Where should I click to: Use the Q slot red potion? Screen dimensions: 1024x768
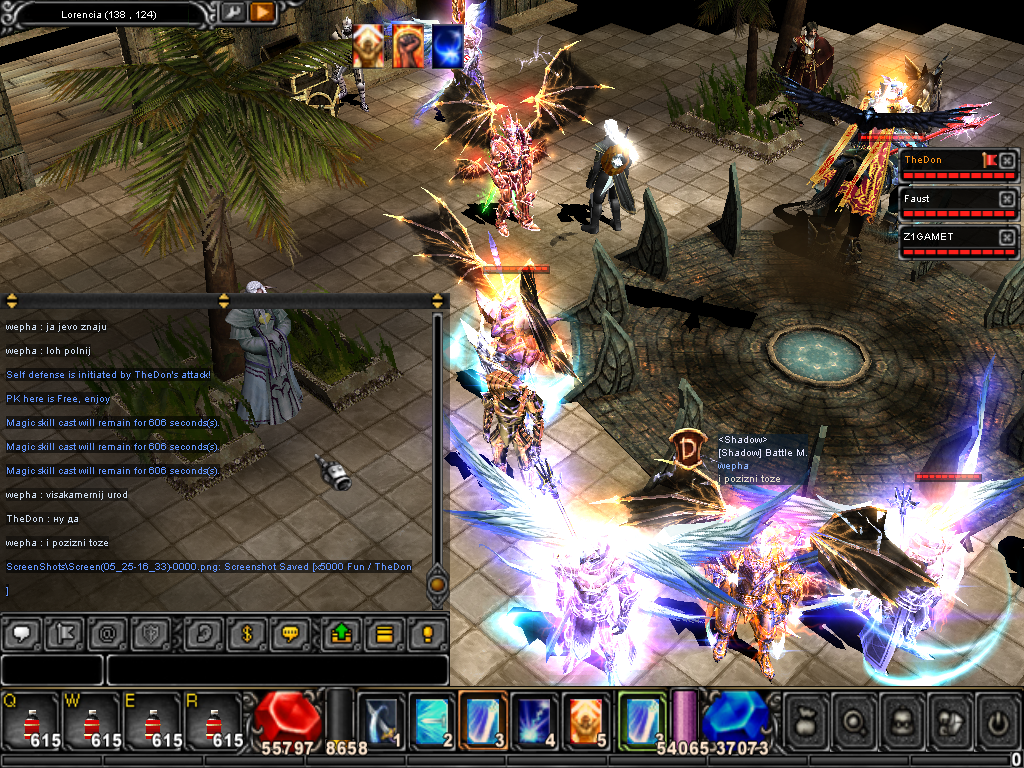[x=30, y=720]
